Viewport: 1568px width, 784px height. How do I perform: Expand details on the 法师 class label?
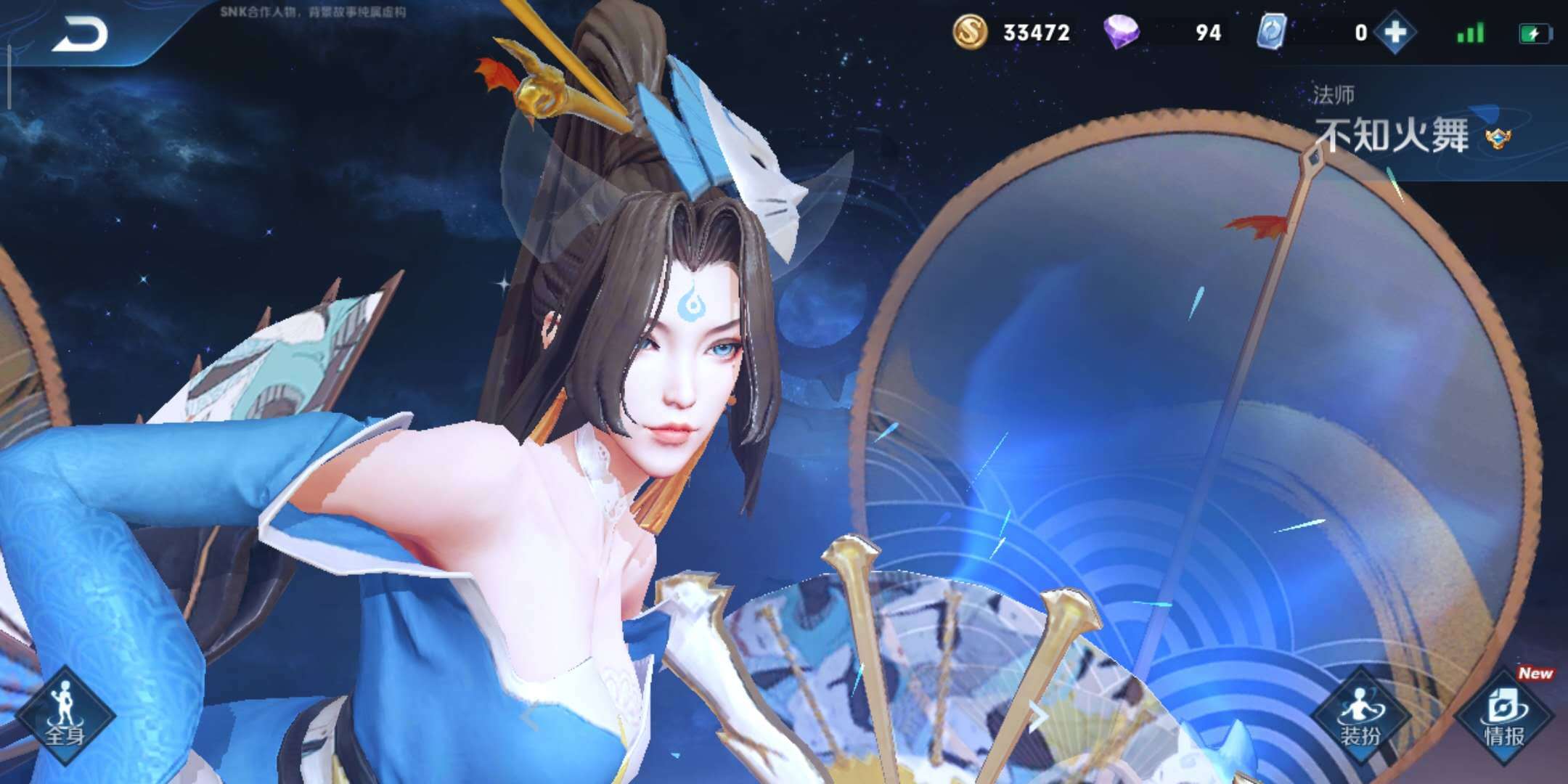pos(1336,94)
